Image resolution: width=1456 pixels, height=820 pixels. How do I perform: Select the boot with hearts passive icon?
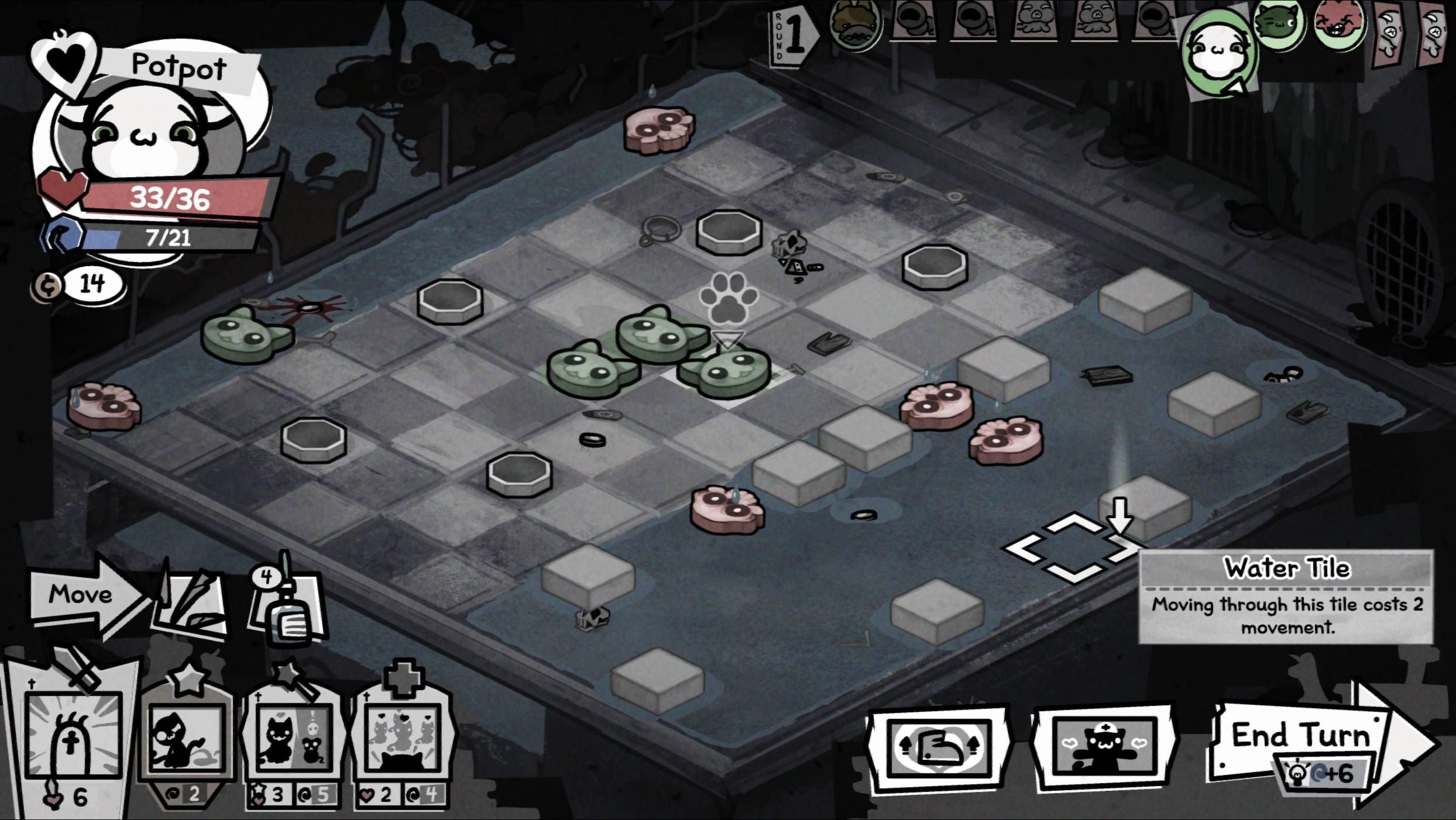(939, 747)
